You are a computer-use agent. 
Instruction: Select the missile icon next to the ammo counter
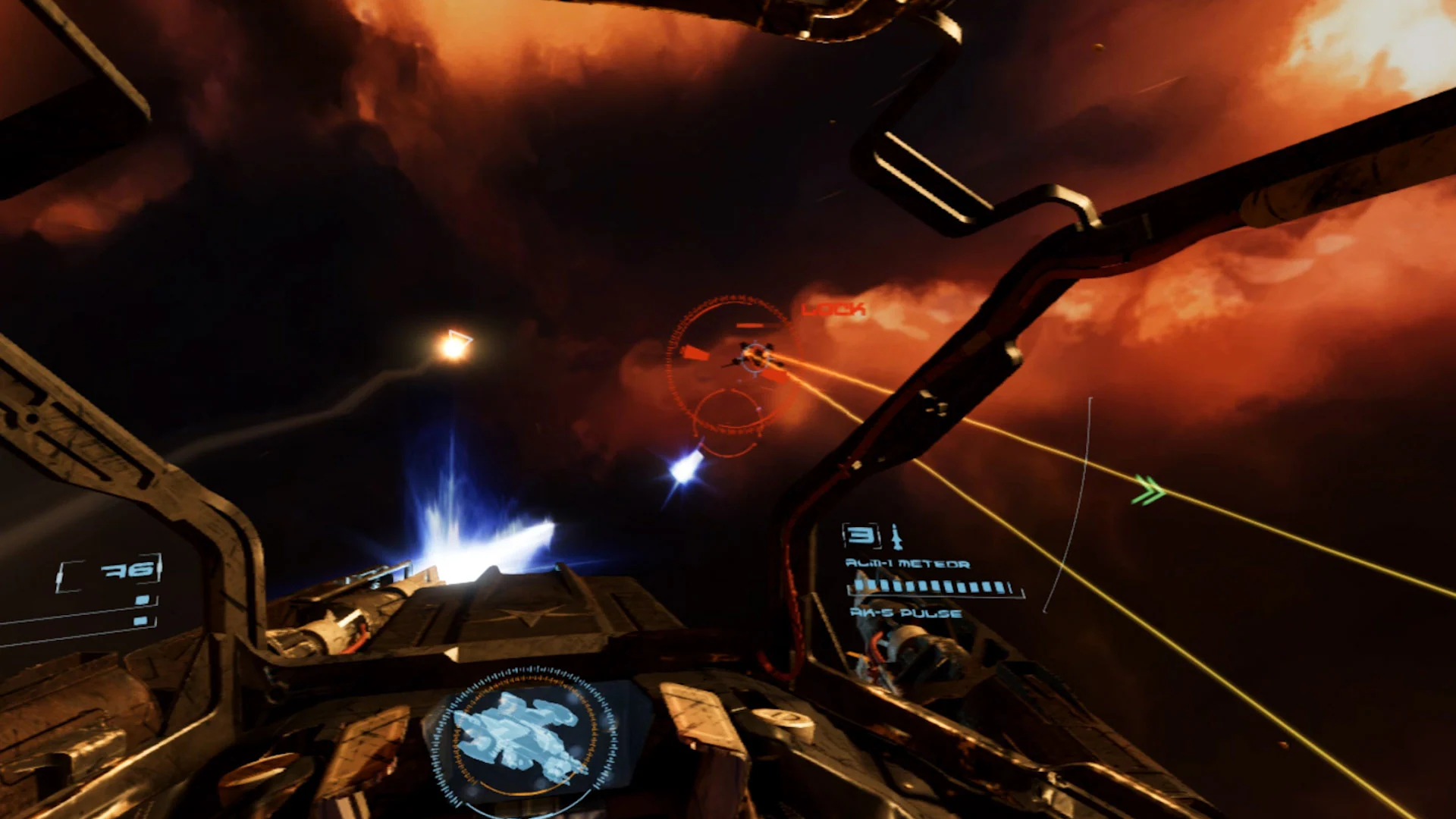(x=898, y=535)
